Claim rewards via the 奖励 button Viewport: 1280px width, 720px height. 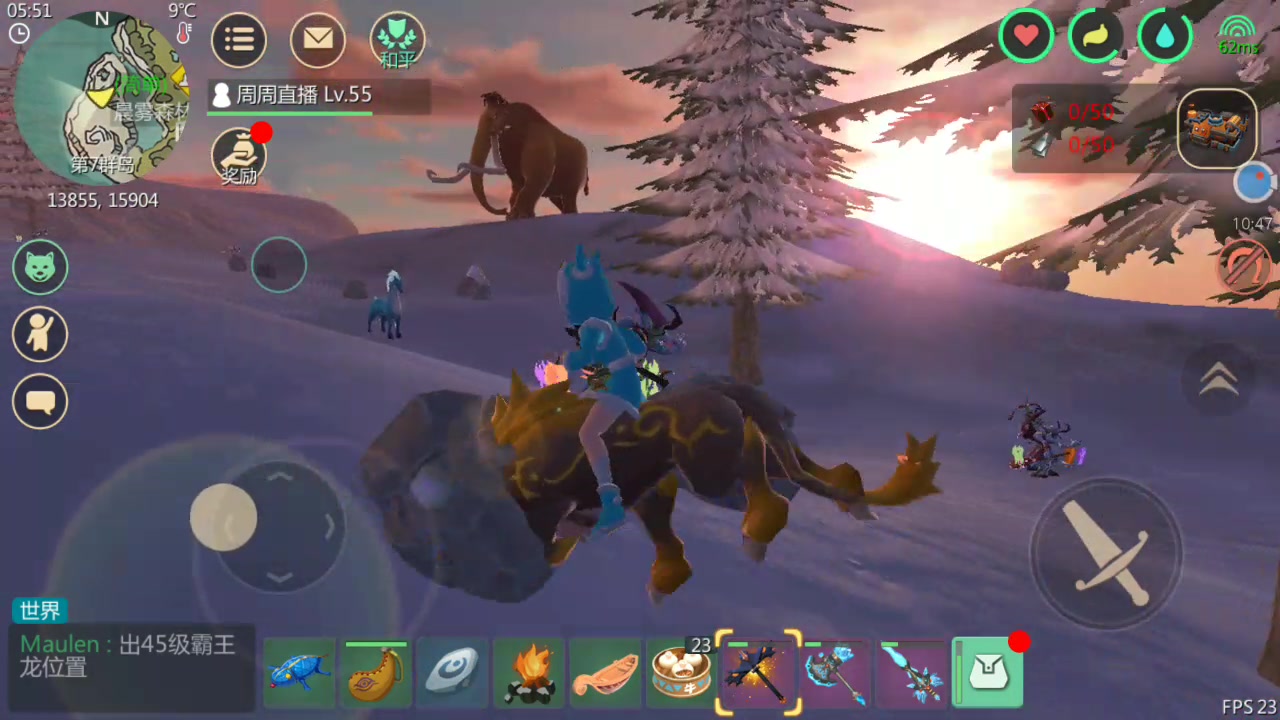pyautogui.click(x=238, y=157)
